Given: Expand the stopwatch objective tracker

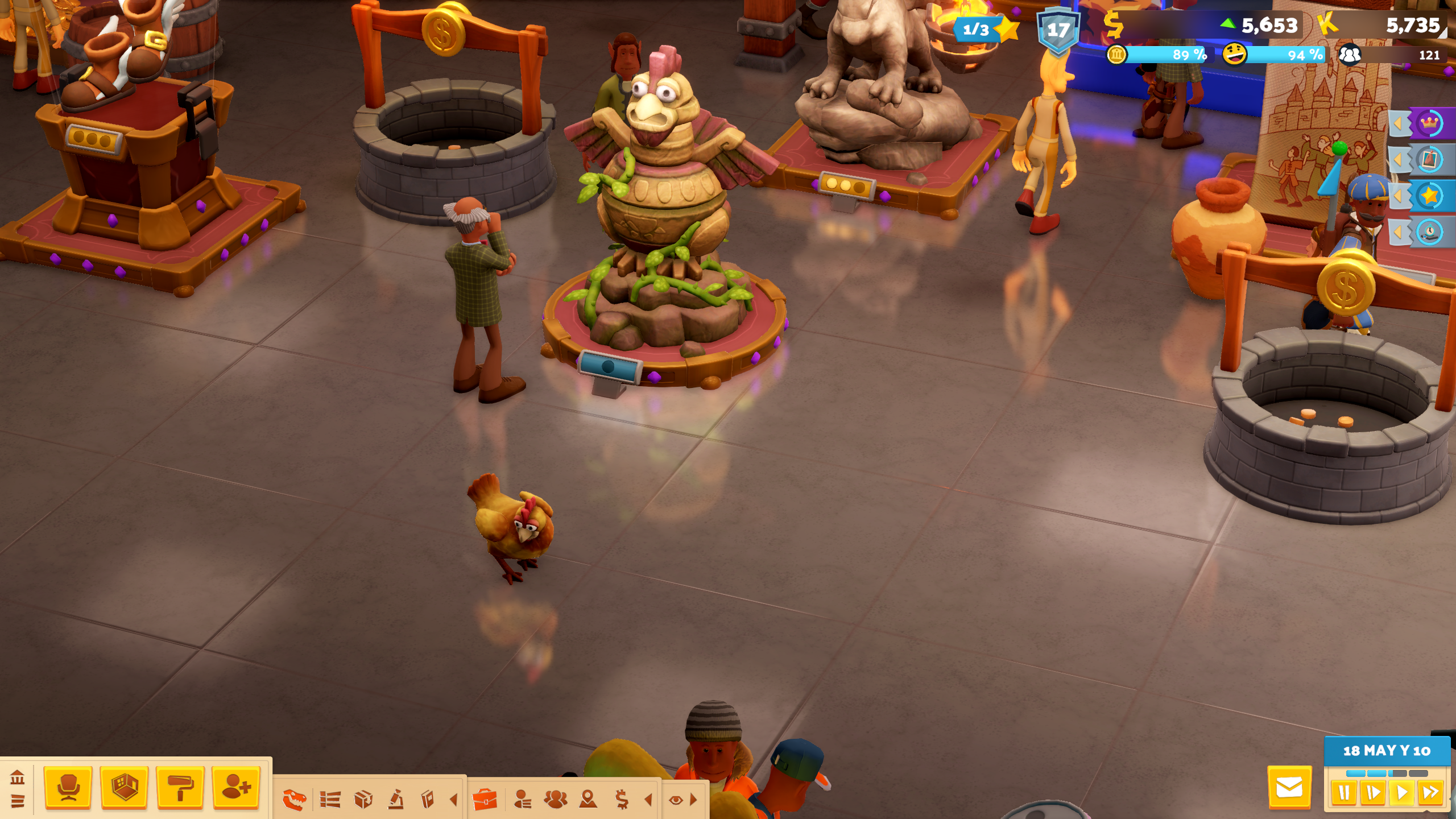Looking at the screenshot, I should pyautogui.click(x=1428, y=232).
